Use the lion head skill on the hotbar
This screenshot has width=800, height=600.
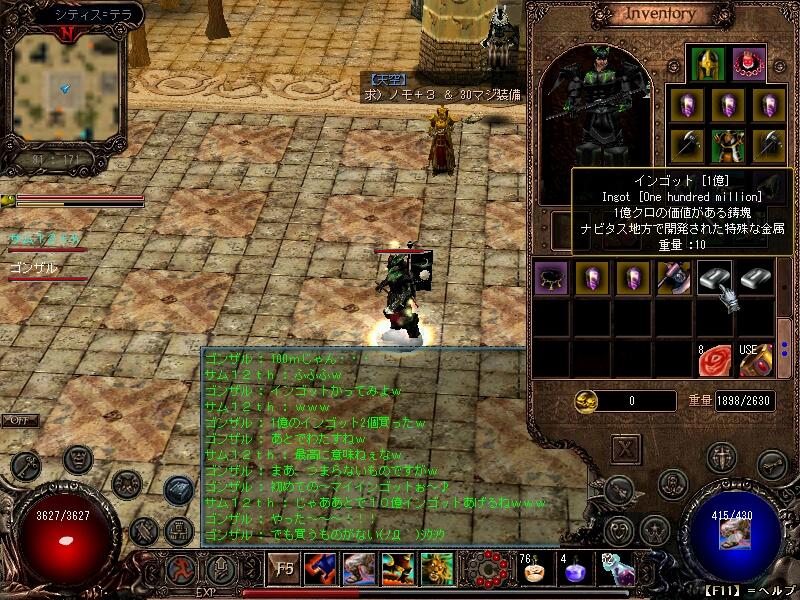[435, 569]
